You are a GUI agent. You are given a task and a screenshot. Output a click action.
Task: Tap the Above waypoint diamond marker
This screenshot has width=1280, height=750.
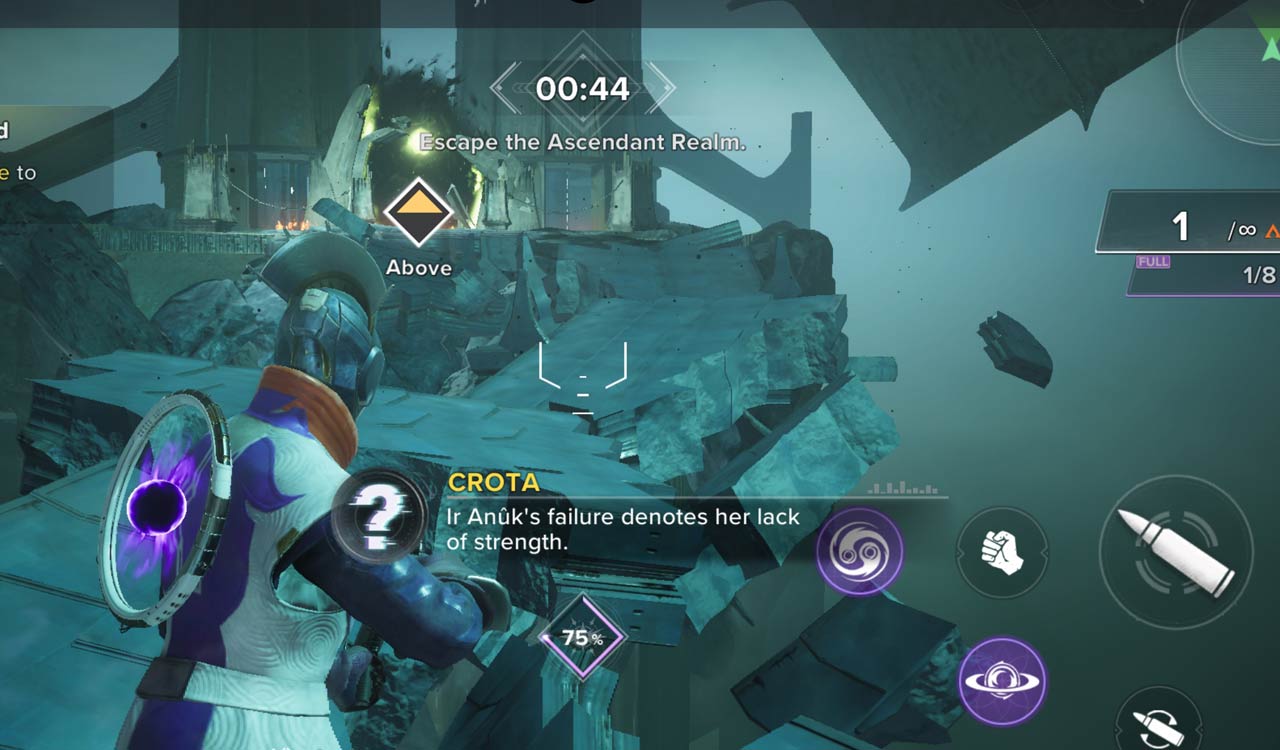pyautogui.click(x=418, y=213)
